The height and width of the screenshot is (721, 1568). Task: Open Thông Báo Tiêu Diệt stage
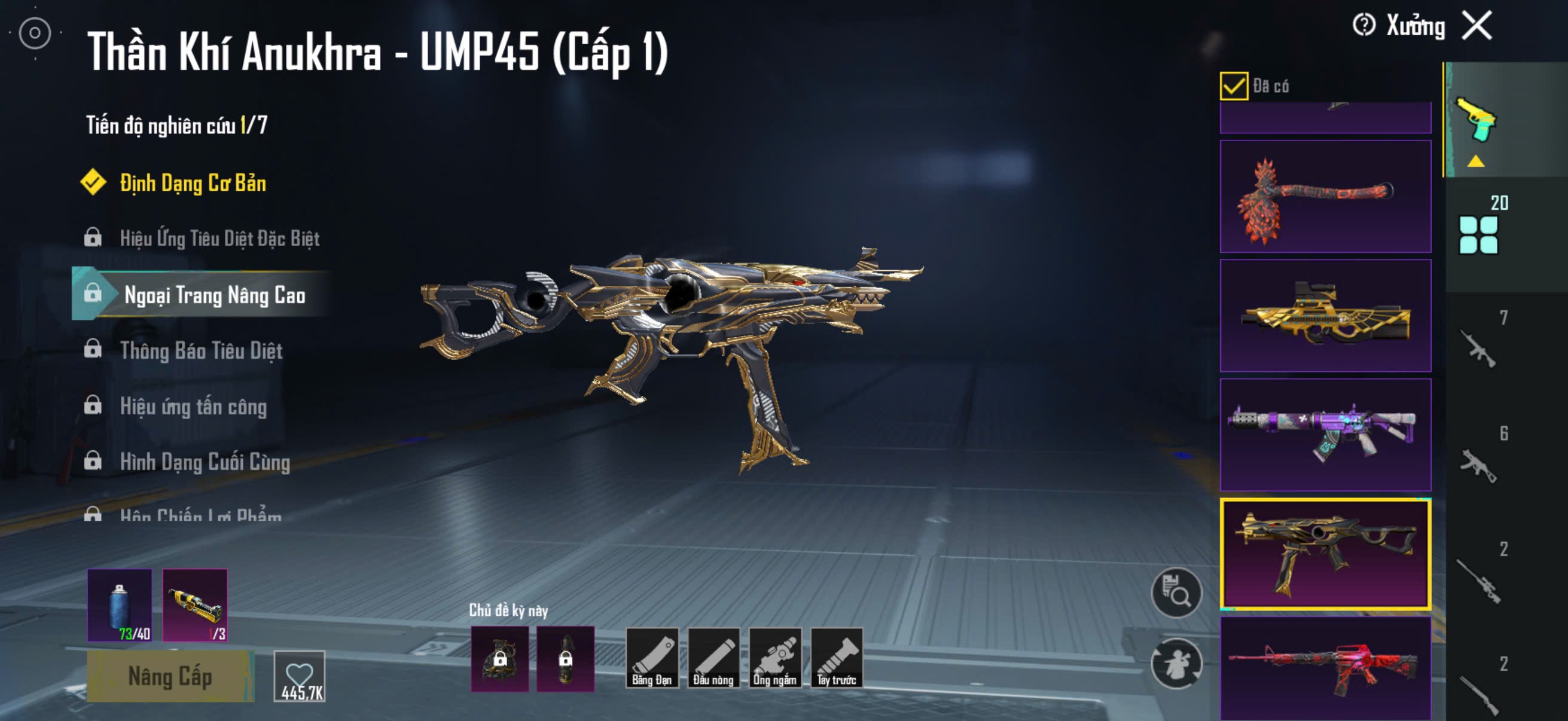[x=201, y=350]
